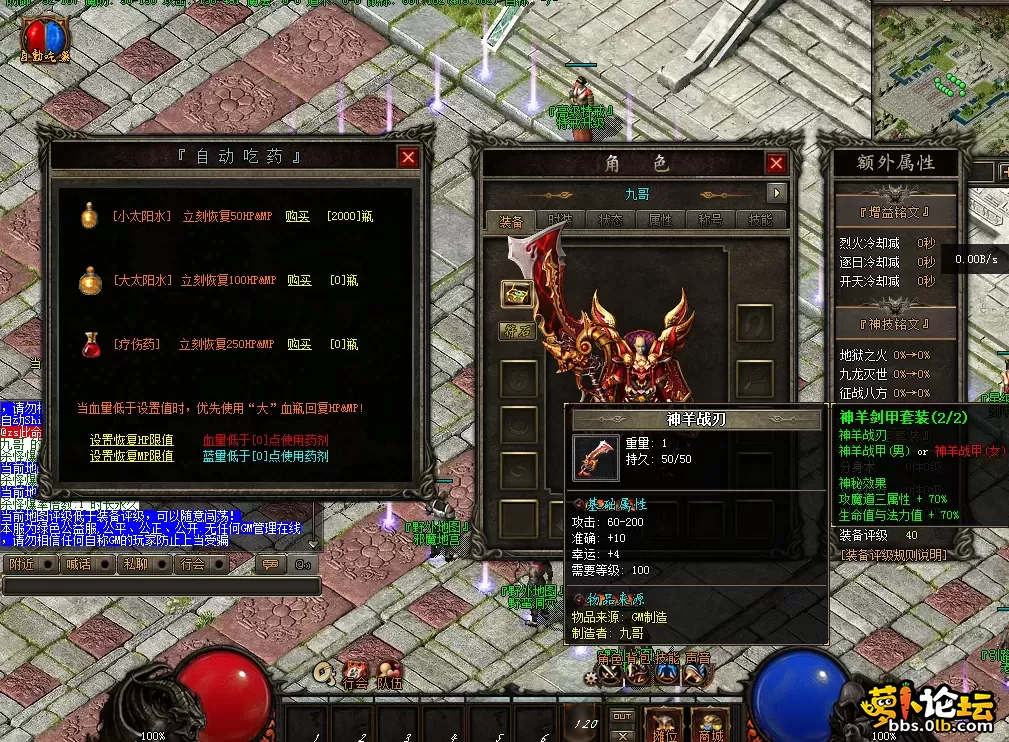This screenshot has width=1009, height=742.
Task: Close the 角色 character window
Action: pyautogui.click(x=776, y=163)
